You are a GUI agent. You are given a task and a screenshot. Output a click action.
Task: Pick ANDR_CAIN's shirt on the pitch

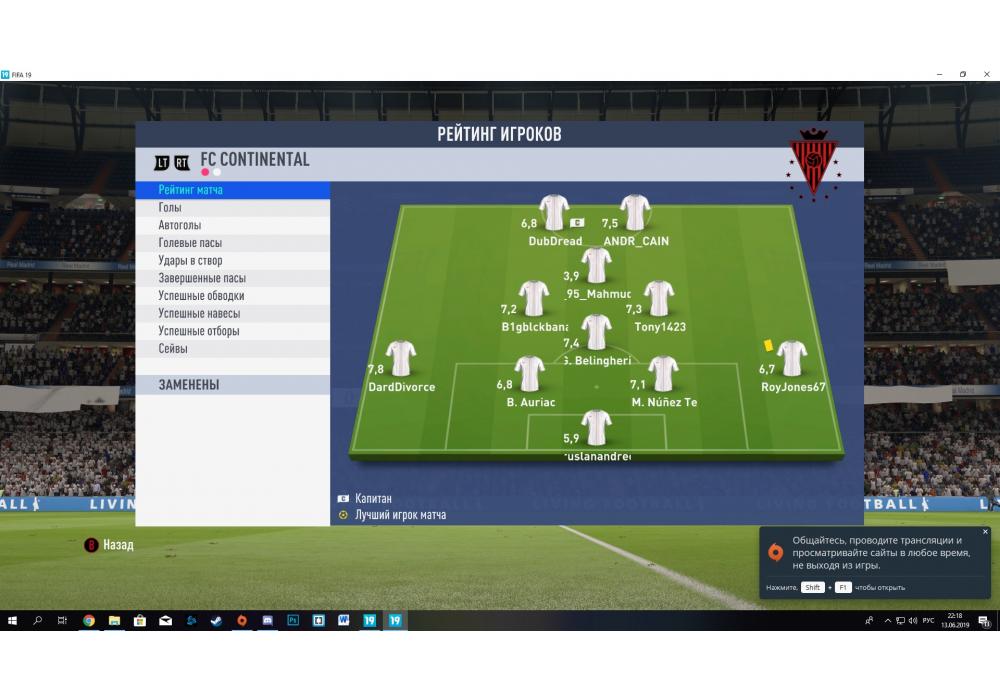pos(635,213)
